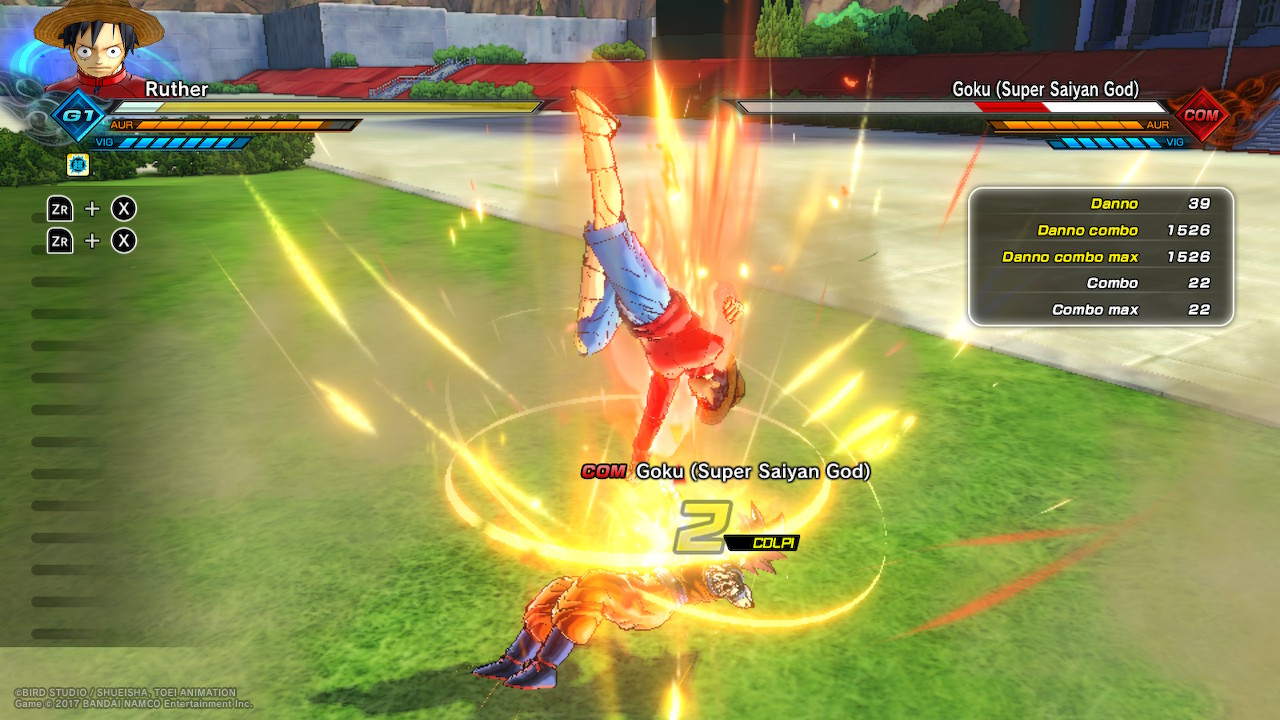The width and height of the screenshot is (1280, 720).
Task: Click the plus symbol between ZR and X
Action: click(x=93, y=209)
